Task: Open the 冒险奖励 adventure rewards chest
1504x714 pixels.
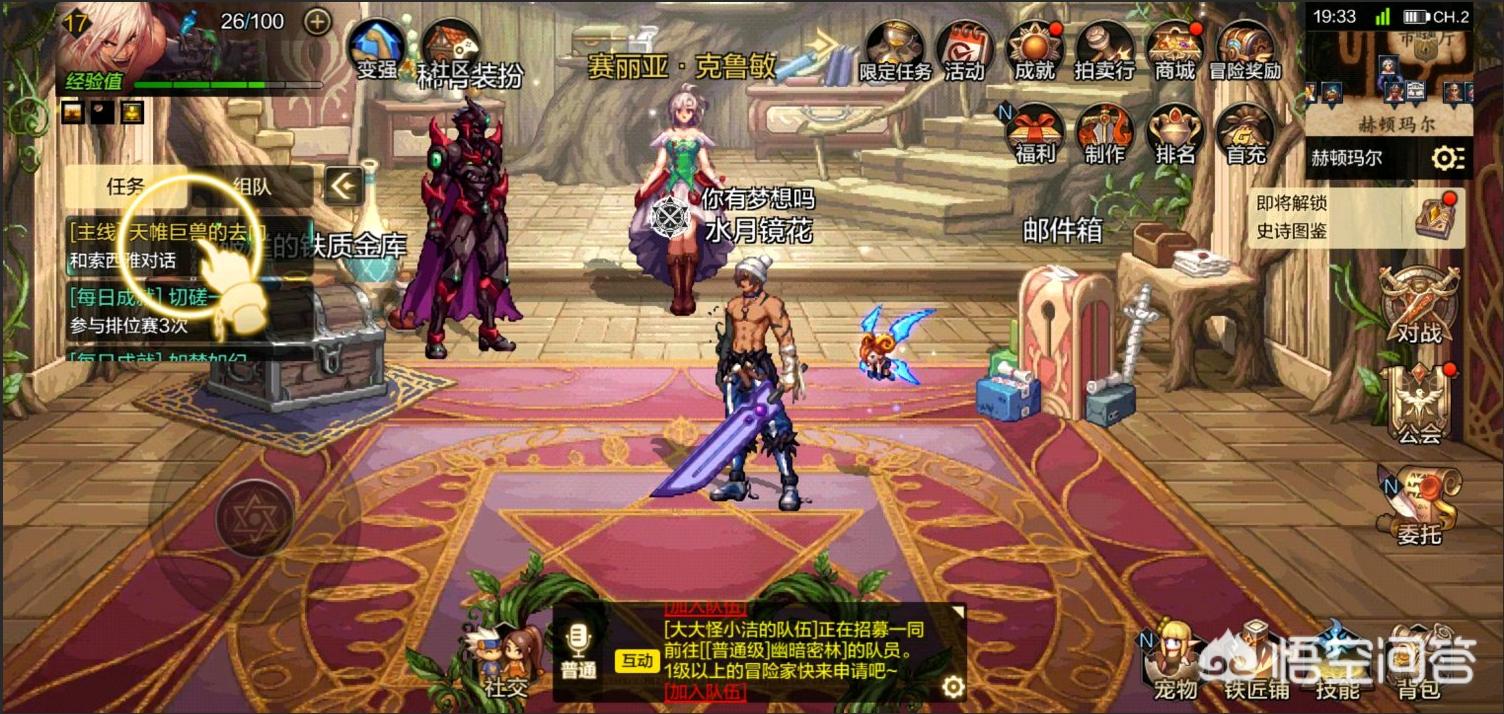Action: tap(1244, 50)
